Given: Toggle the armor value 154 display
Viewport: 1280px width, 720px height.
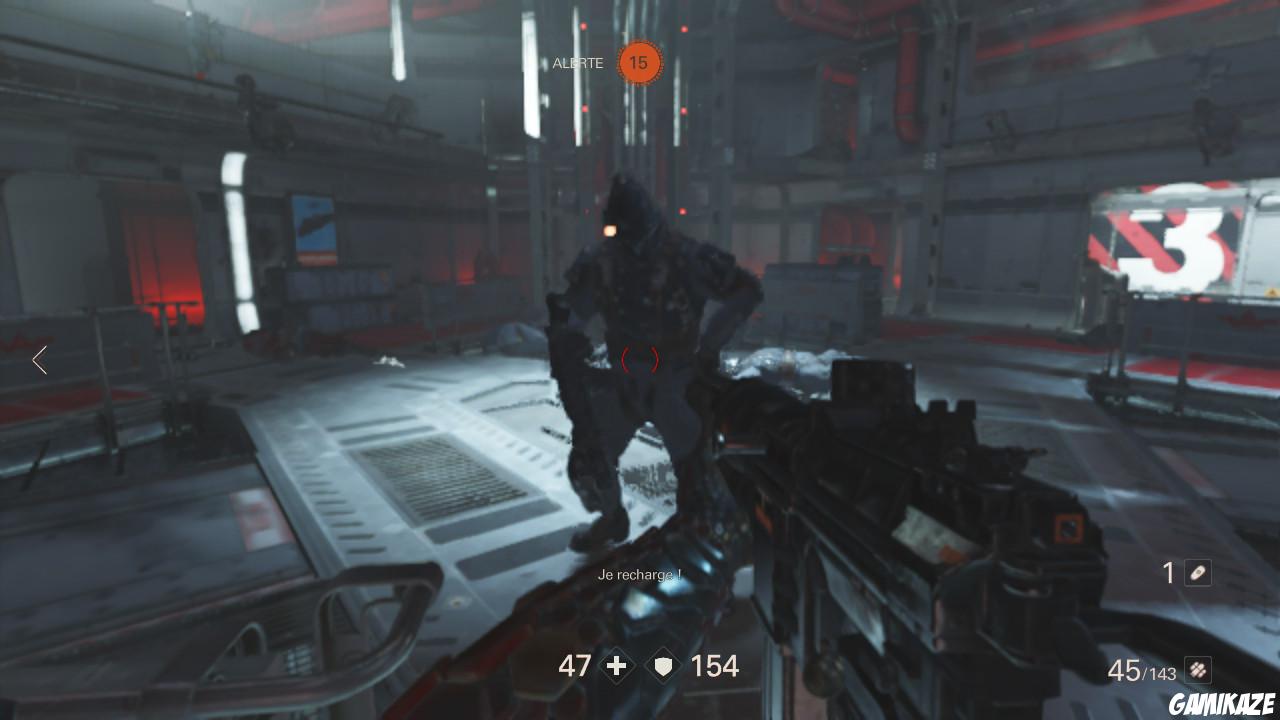Looking at the screenshot, I should pos(714,666).
